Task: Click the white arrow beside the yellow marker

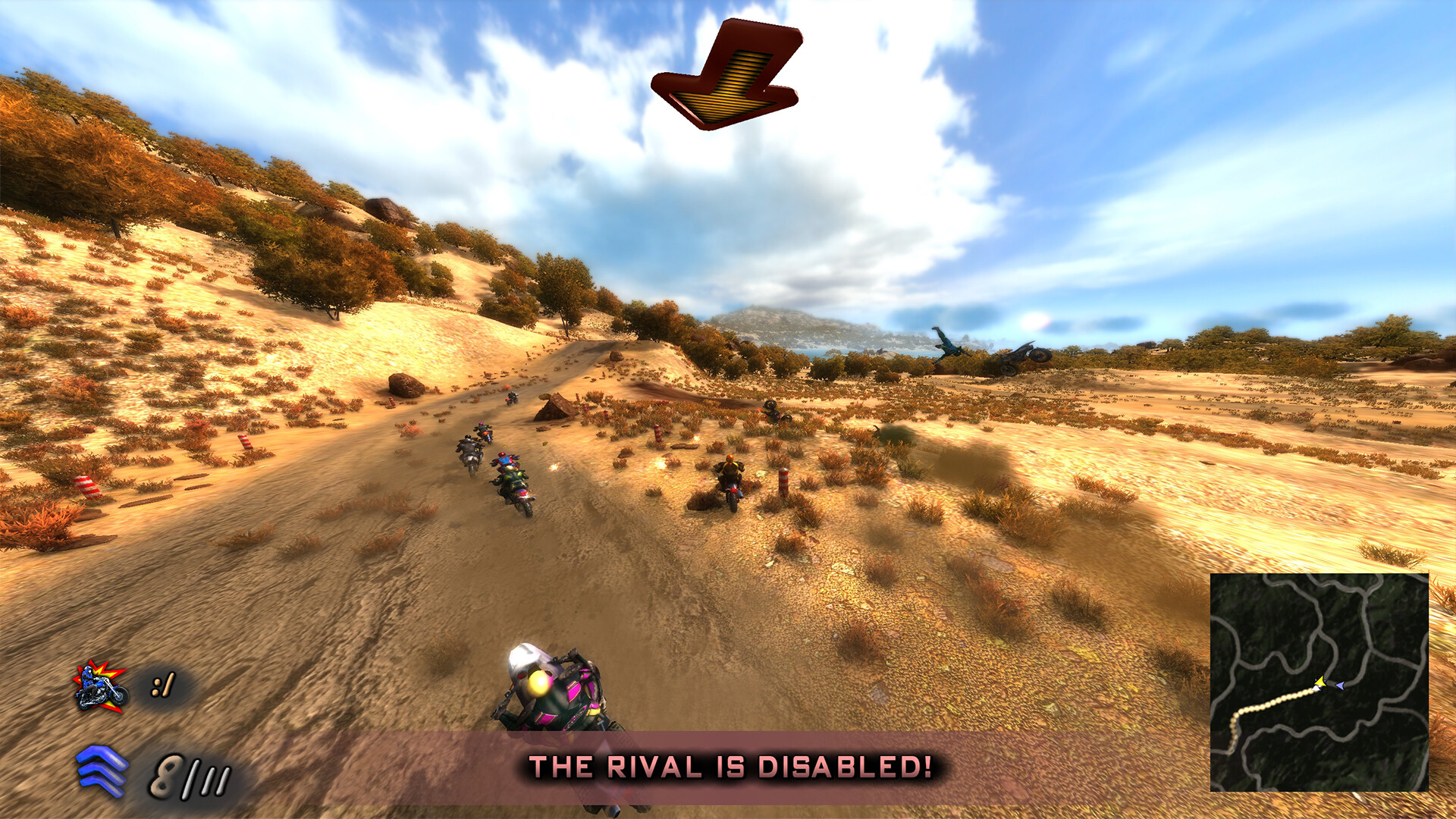Action: 1316,688
